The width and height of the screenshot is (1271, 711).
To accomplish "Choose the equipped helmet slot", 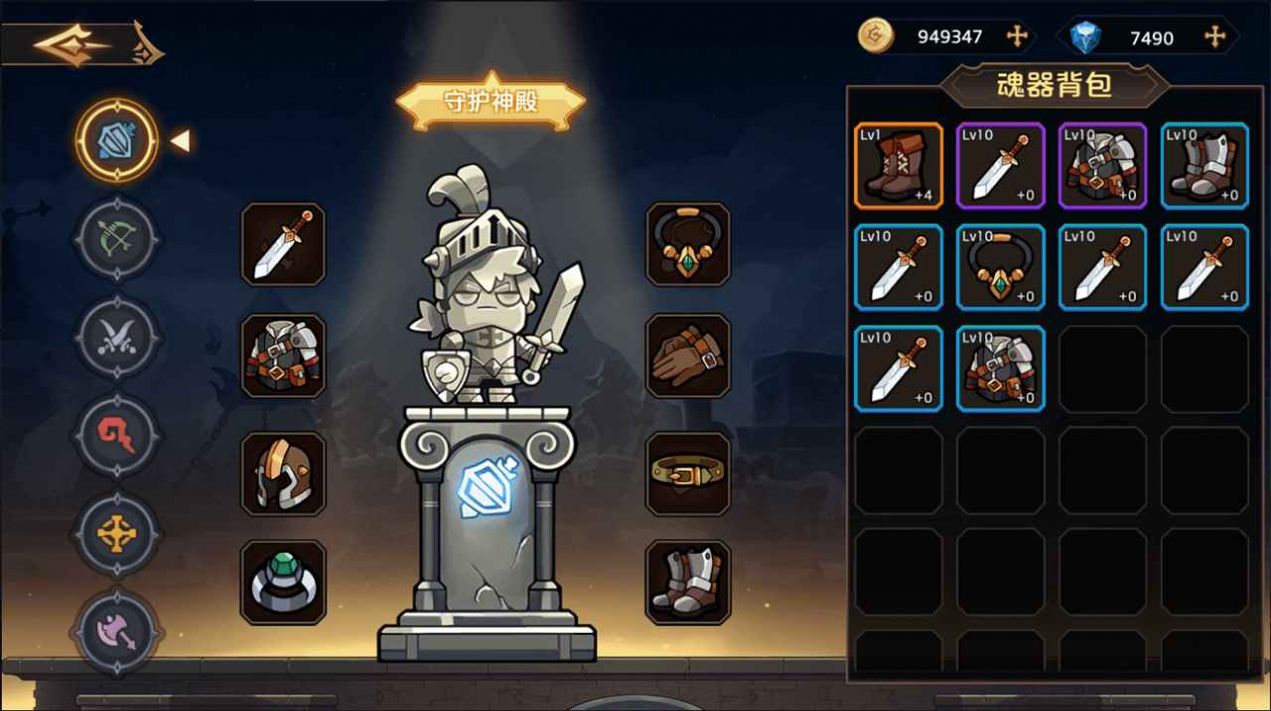I will [283, 474].
